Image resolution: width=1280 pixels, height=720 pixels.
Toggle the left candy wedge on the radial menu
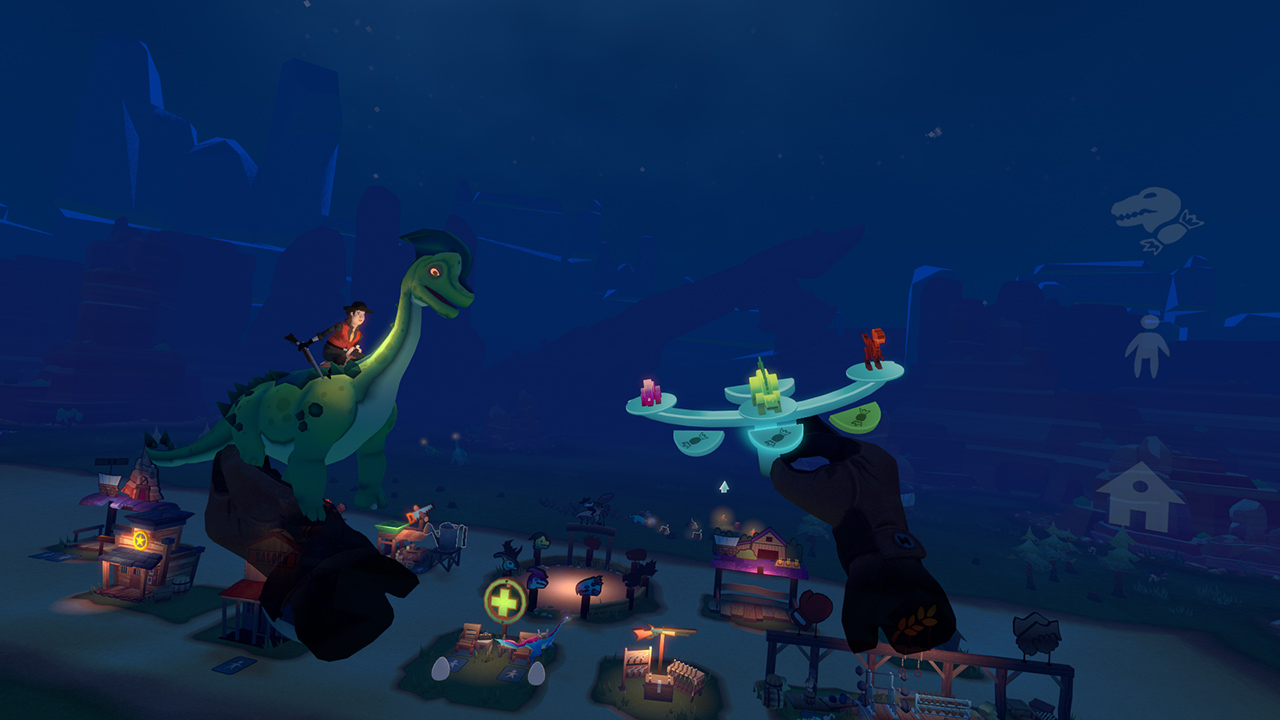point(699,440)
